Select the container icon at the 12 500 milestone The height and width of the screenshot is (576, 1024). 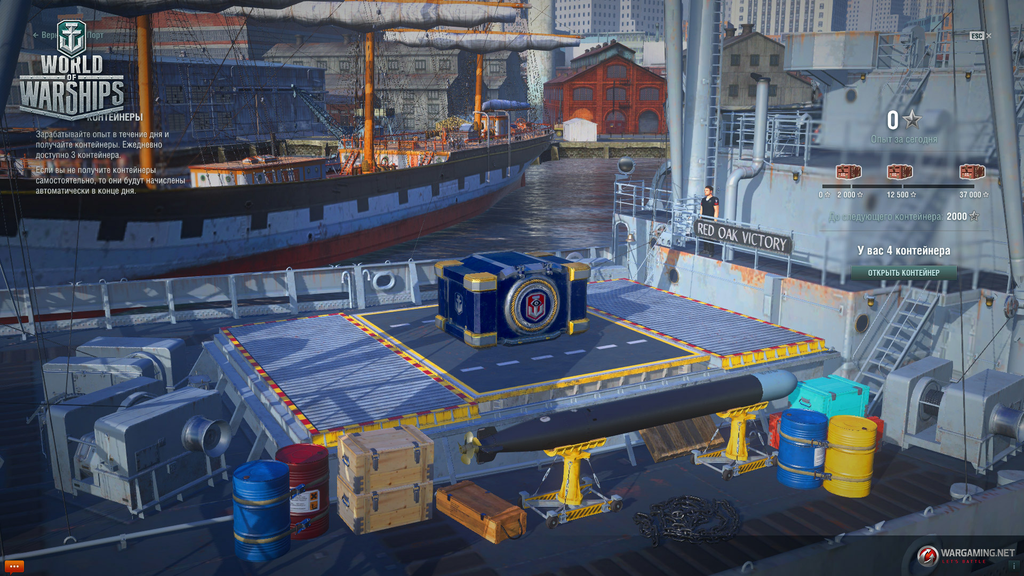(899, 171)
